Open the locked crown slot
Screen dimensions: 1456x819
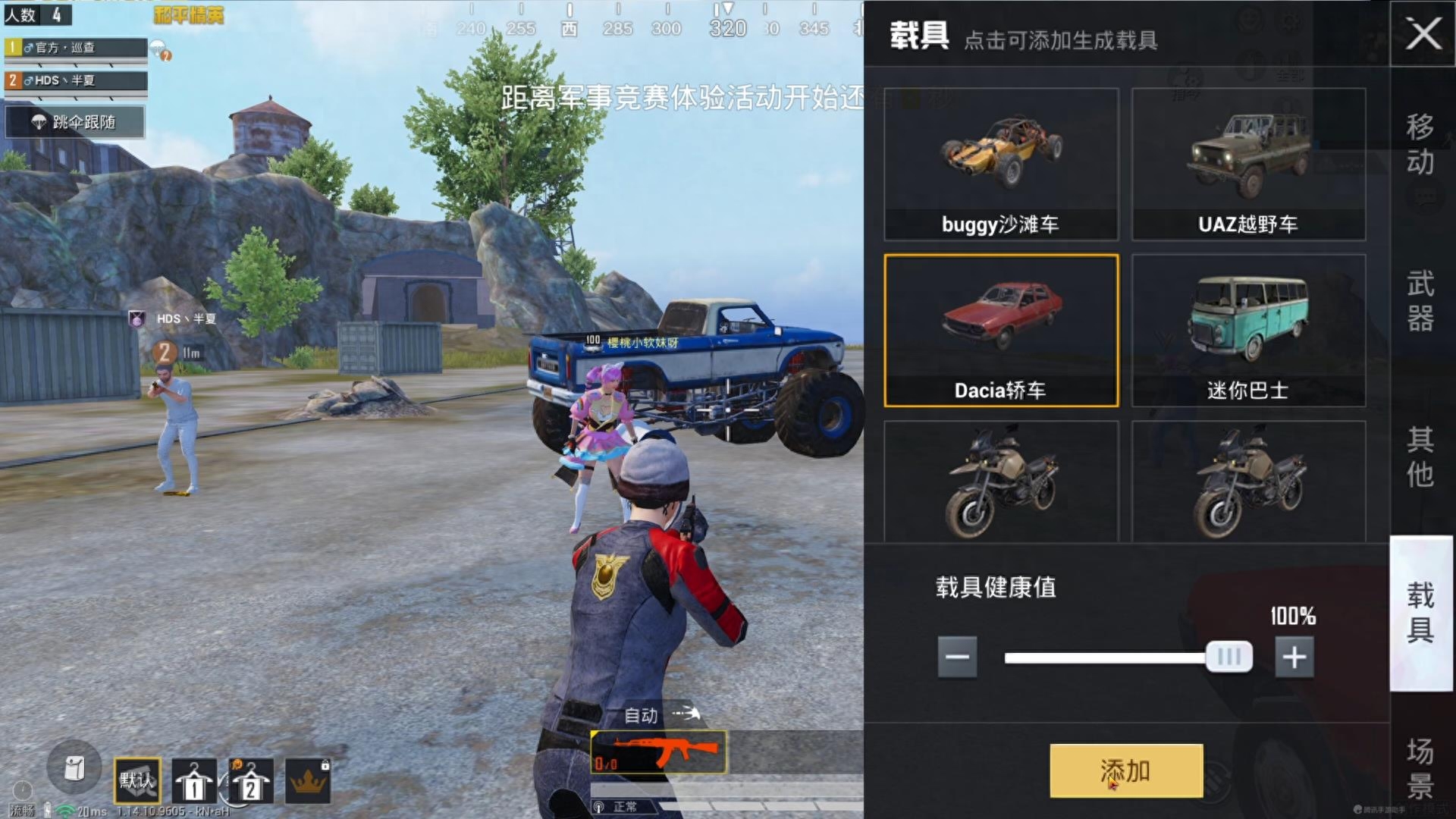pyautogui.click(x=308, y=780)
